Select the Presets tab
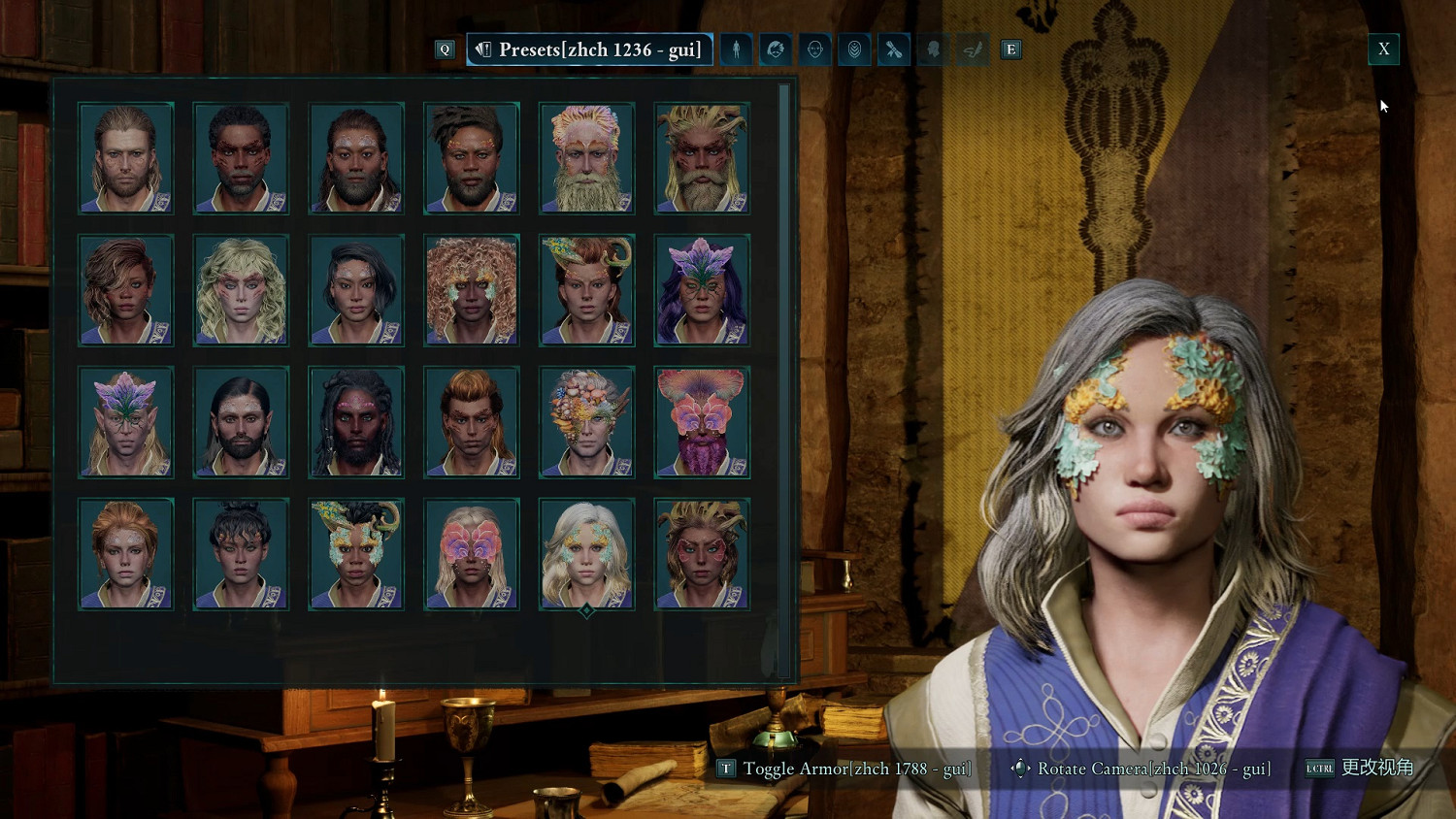Viewport: 1456px width, 819px height. pos(589,49)
